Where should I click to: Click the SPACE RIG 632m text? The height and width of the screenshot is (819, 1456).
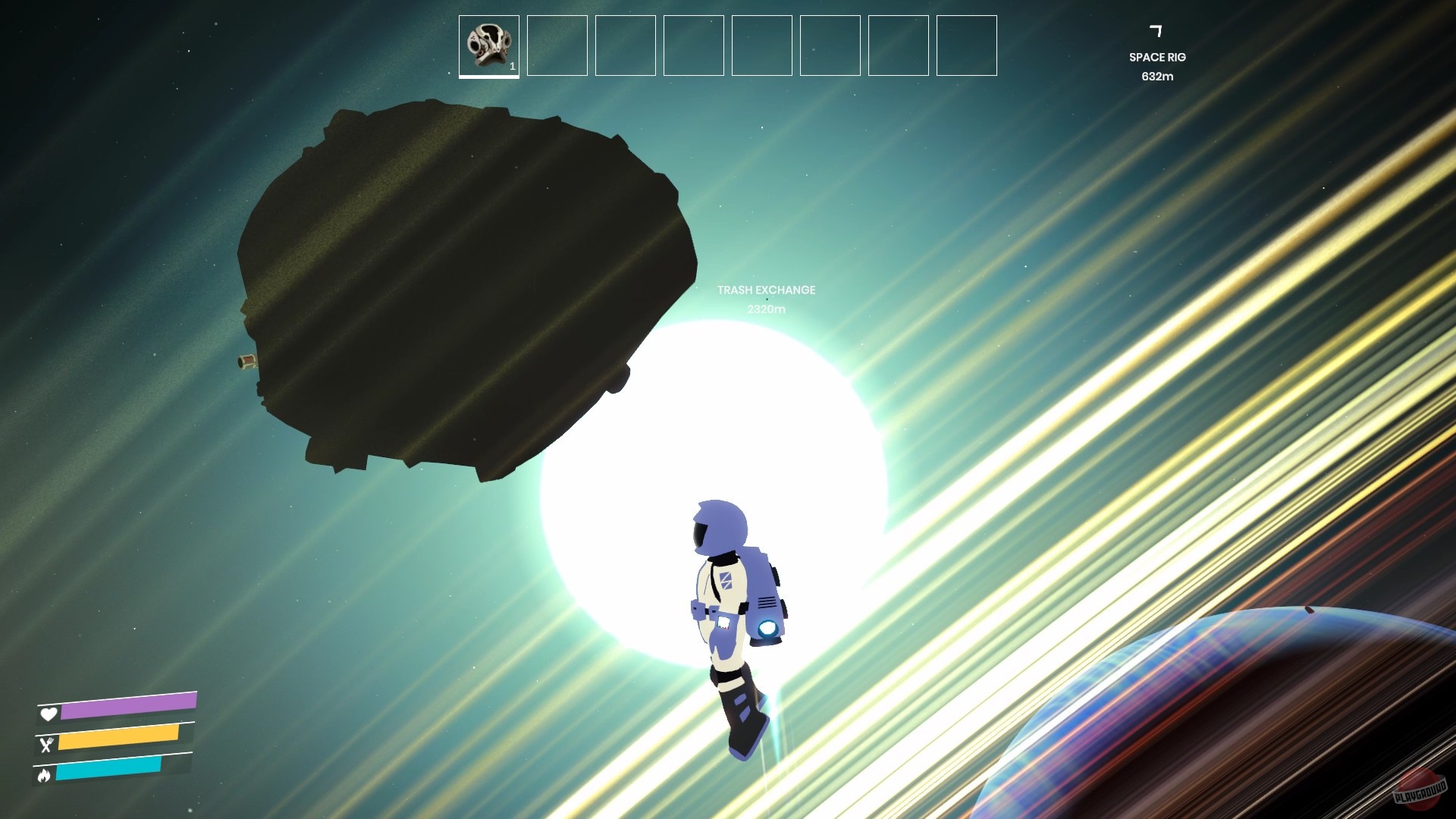(1158, 77)
